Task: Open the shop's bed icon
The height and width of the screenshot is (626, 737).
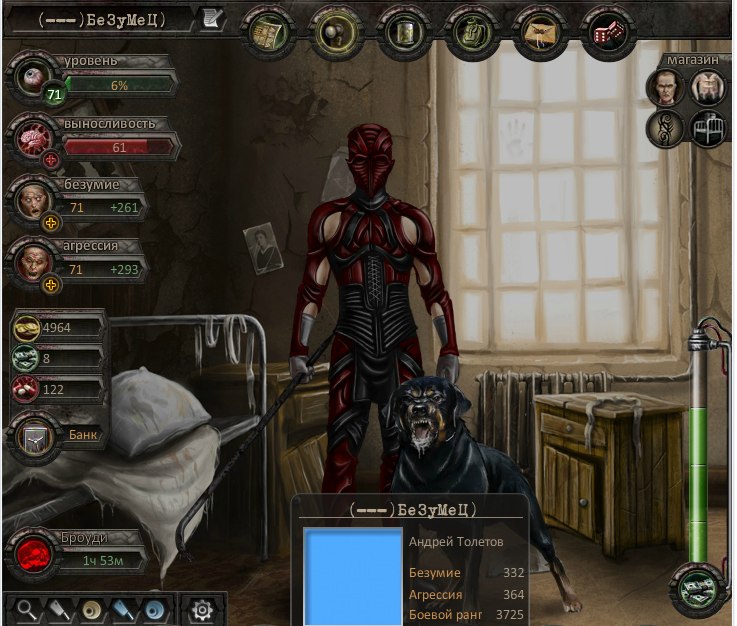Action: [x=707, y=128]
